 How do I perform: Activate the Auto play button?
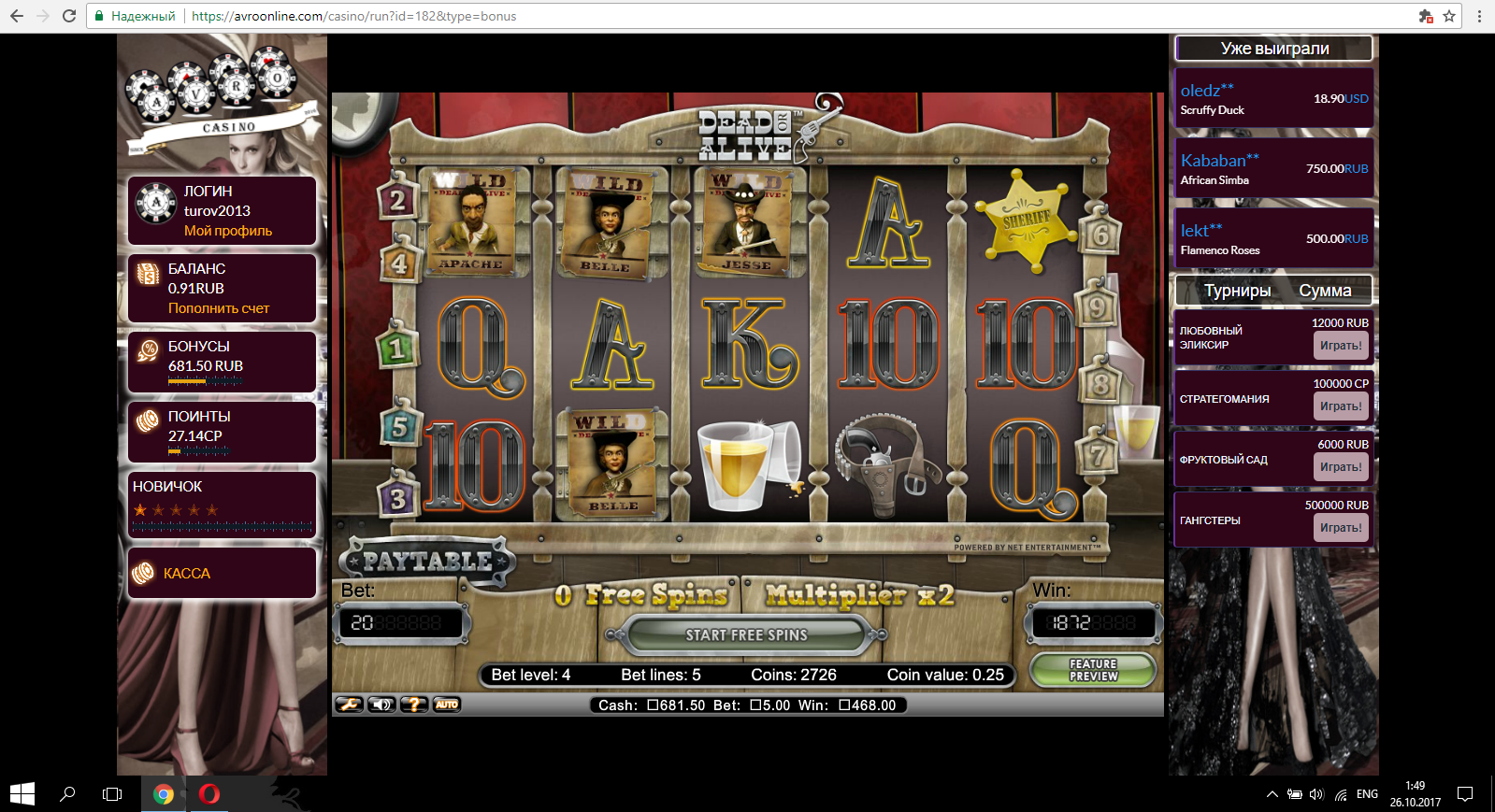pyautogui.click(x=447, y=705)
